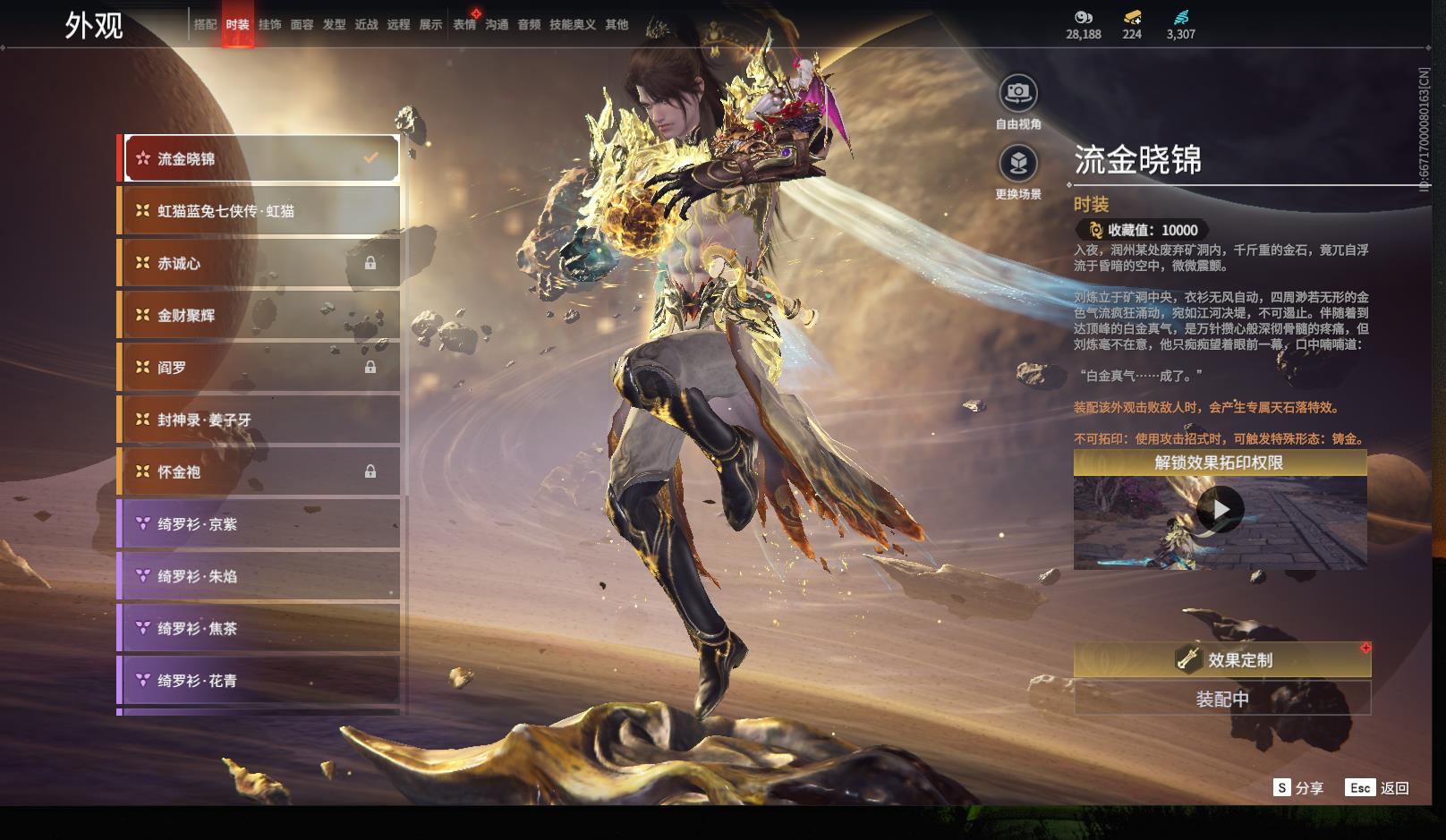Select the 虹猫蓝兔七侠传·虹猫 outfit

(x=259, y=211)
